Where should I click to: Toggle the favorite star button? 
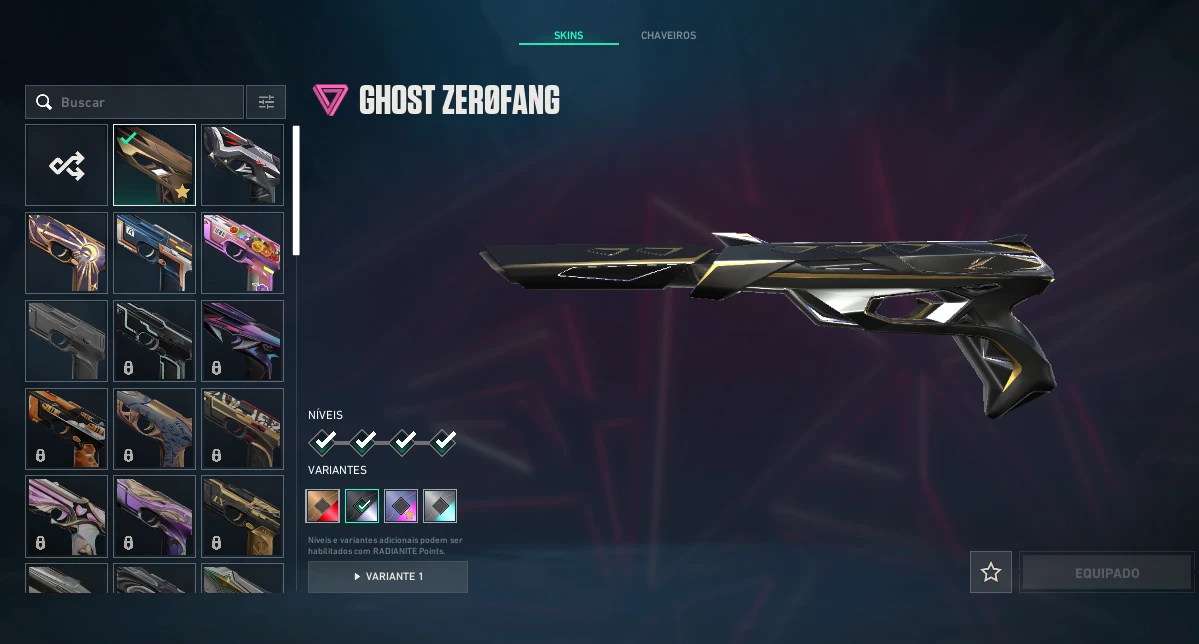coord(991,572)
